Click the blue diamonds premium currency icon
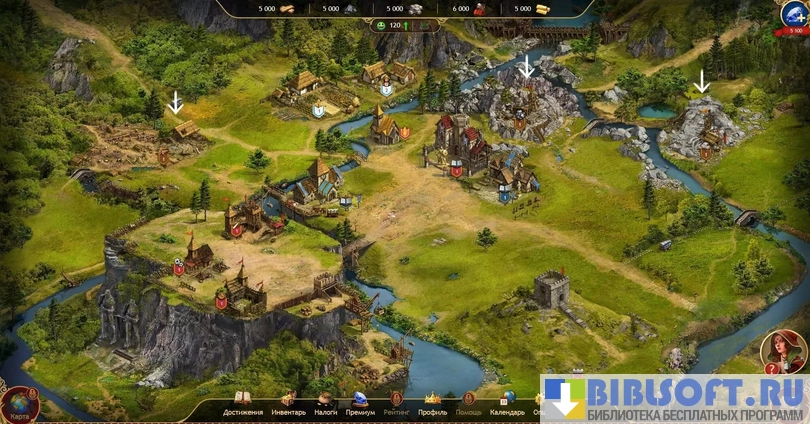The image size is (810, 424). (x=794, y=14)
